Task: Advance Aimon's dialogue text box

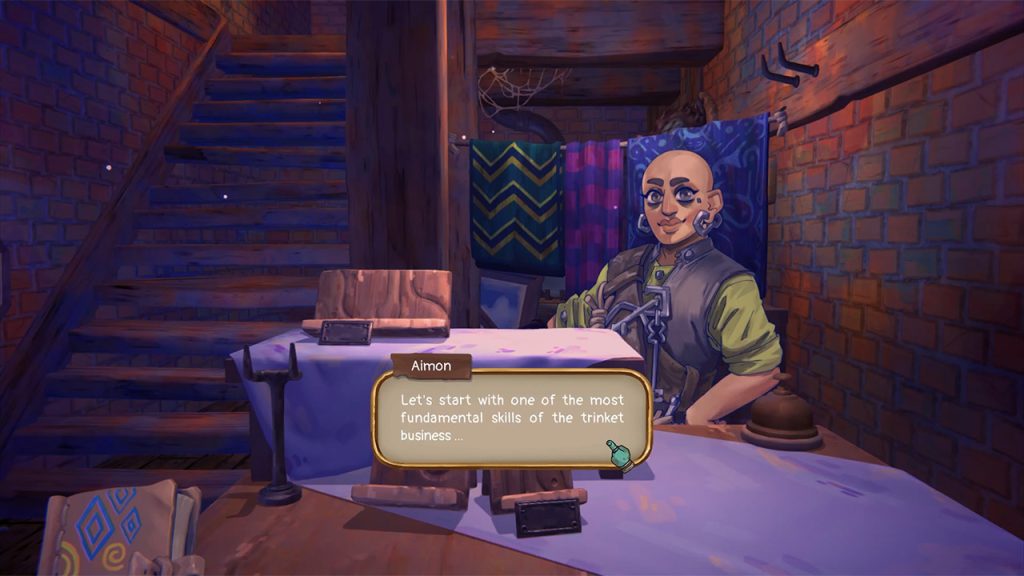Action: (x=510, y=418)
